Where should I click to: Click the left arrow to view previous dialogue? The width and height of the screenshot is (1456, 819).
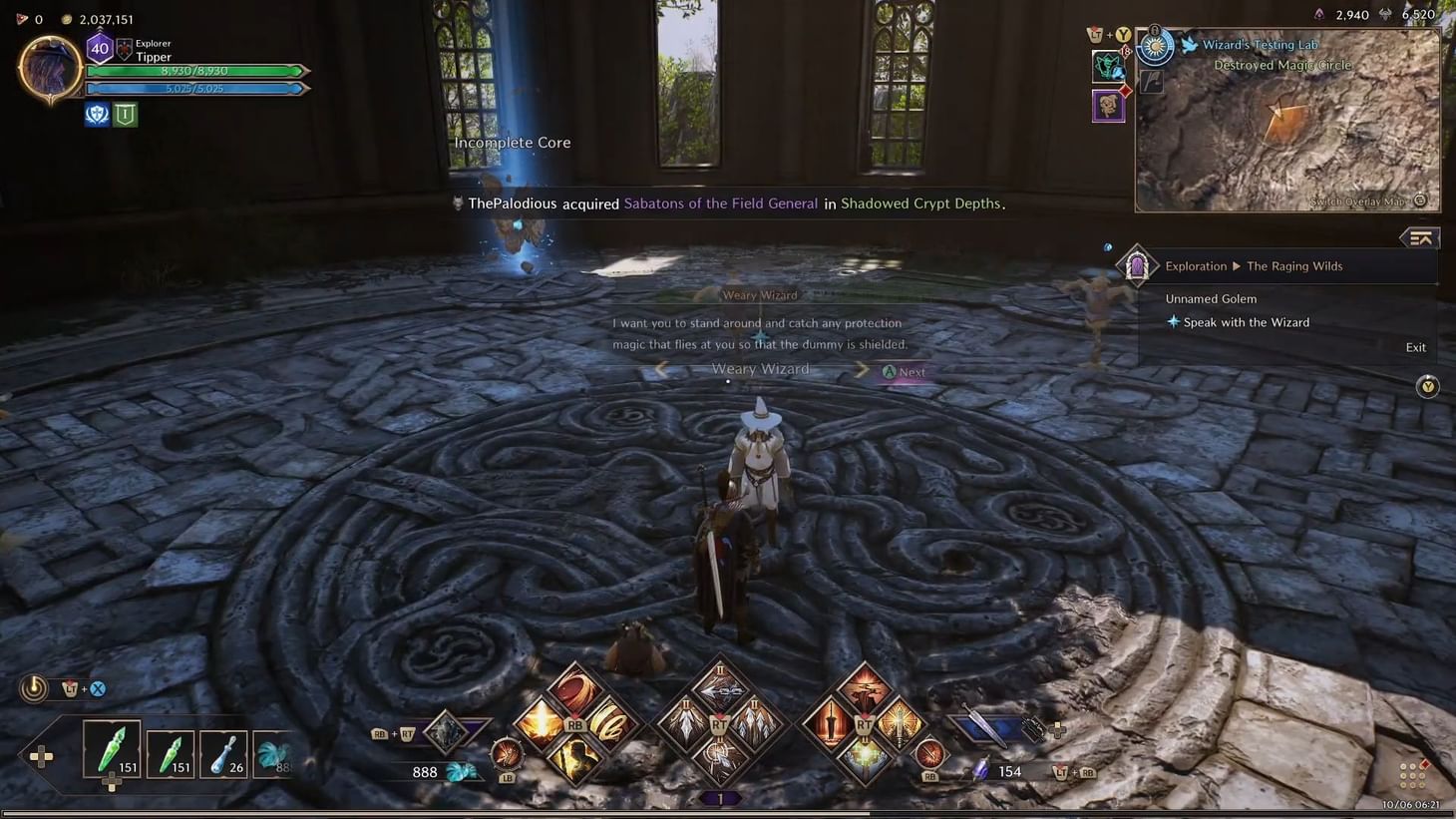tap(661, 369)
